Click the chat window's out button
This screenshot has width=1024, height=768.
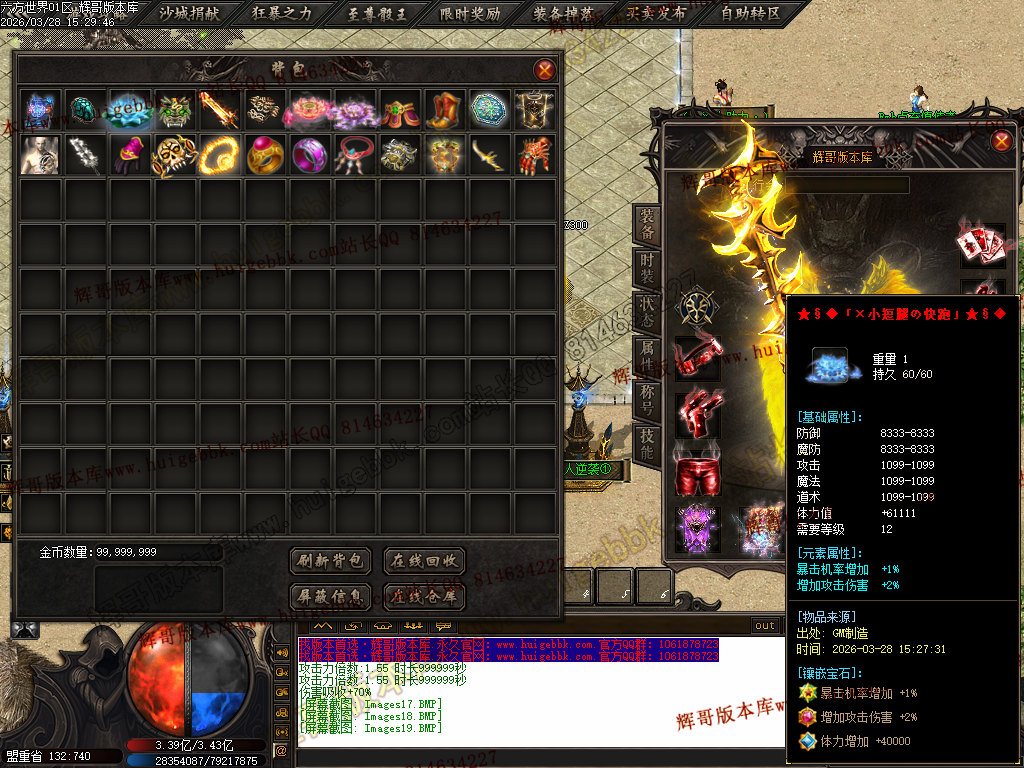765,626
